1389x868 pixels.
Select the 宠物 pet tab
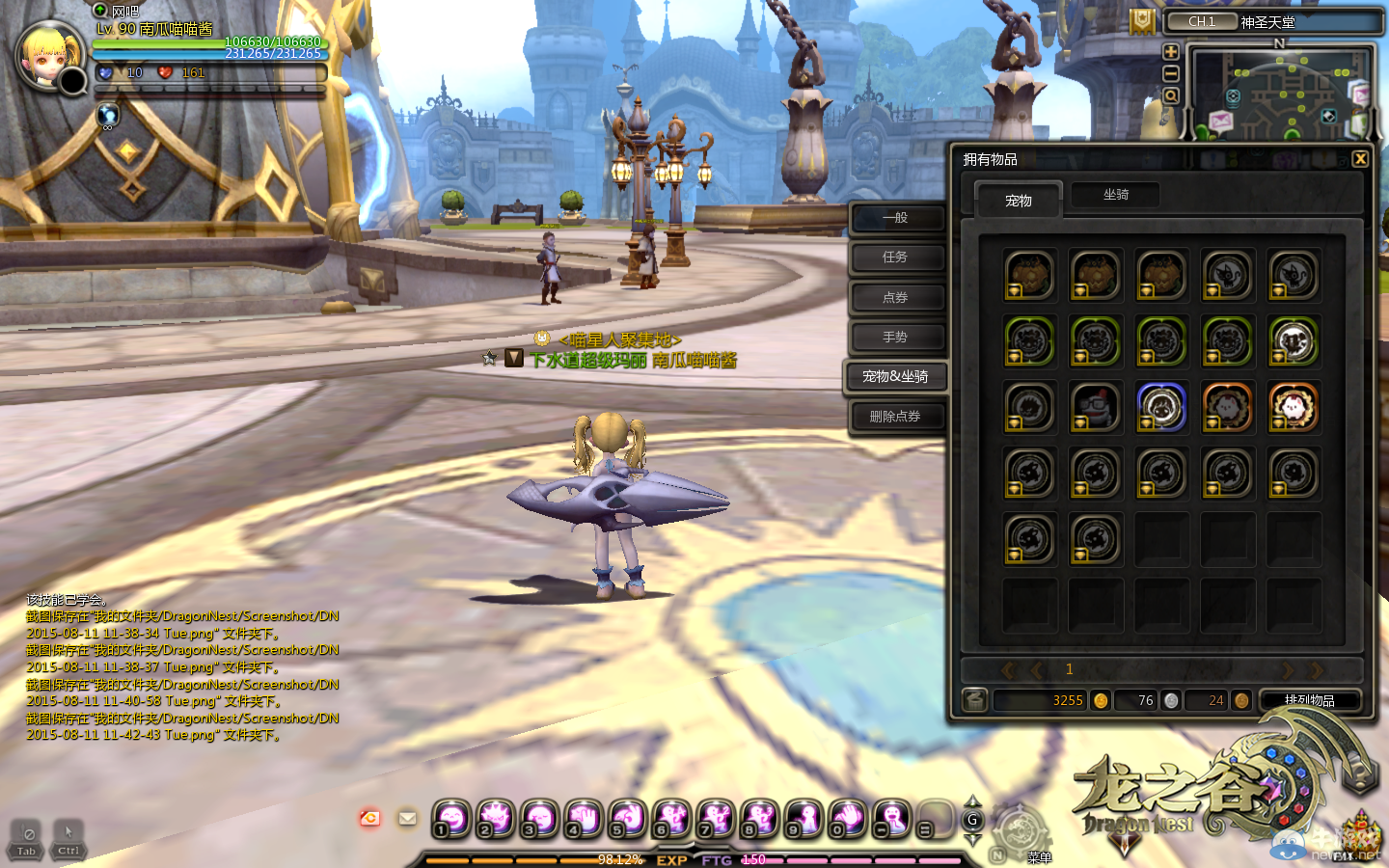(x=1018, y=201)
